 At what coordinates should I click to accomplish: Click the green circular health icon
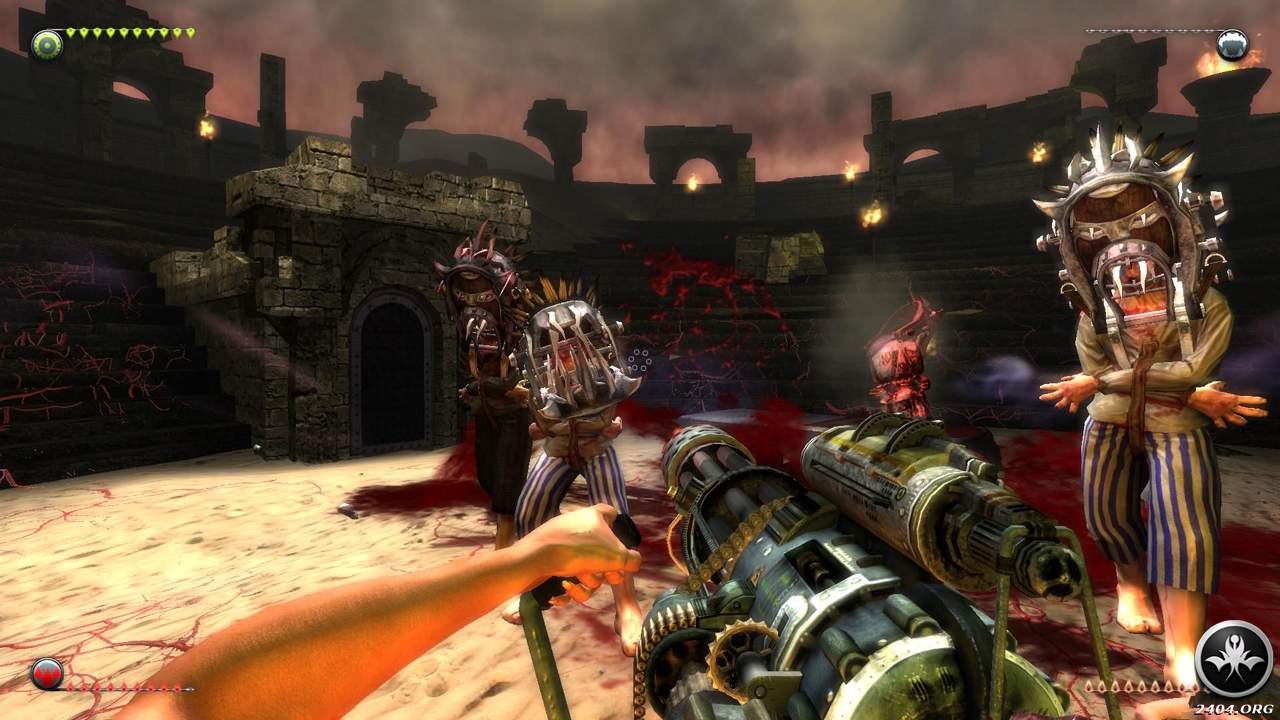[x=46, y=44]
